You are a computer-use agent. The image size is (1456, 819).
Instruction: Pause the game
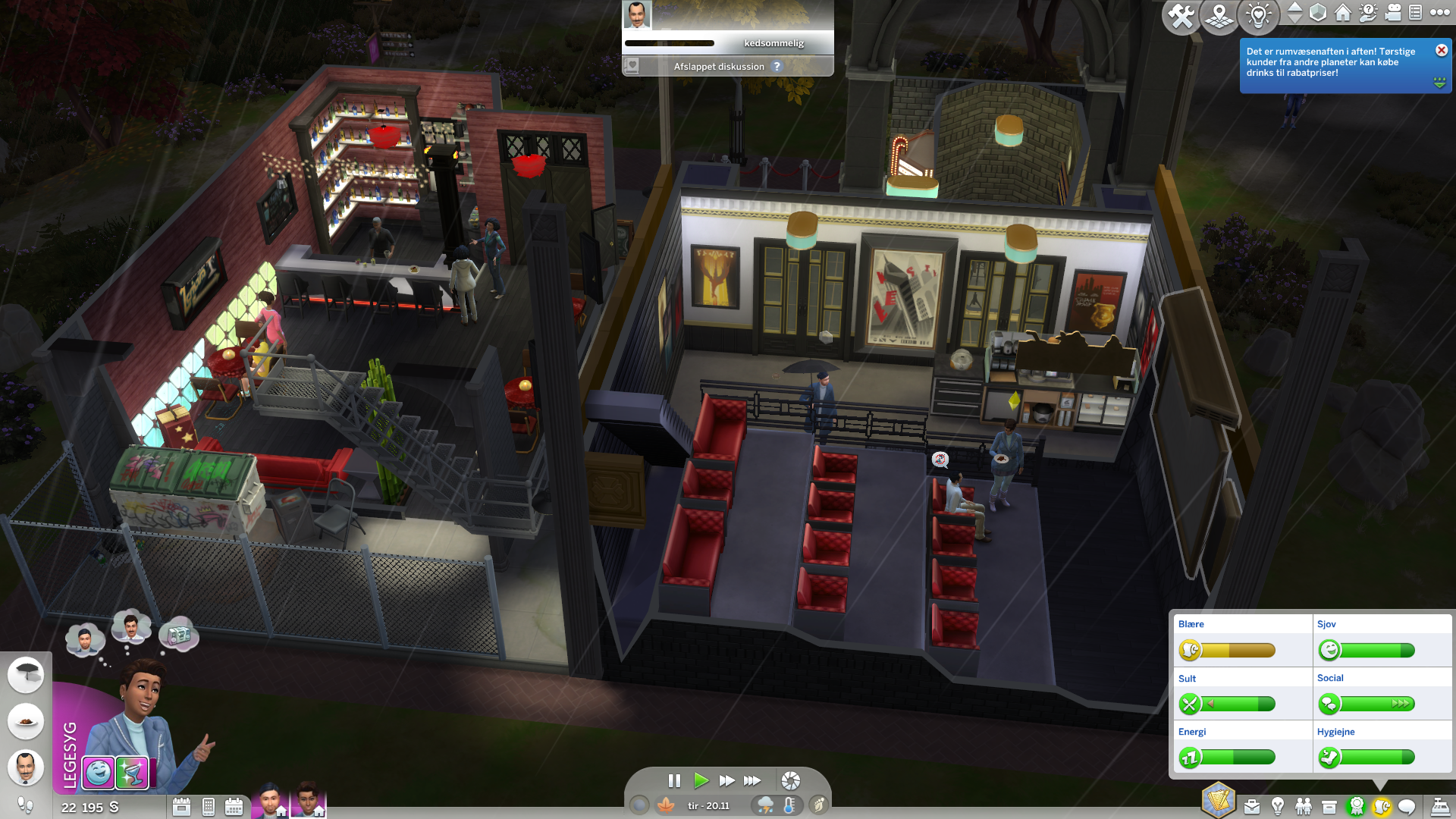[674, 780]
